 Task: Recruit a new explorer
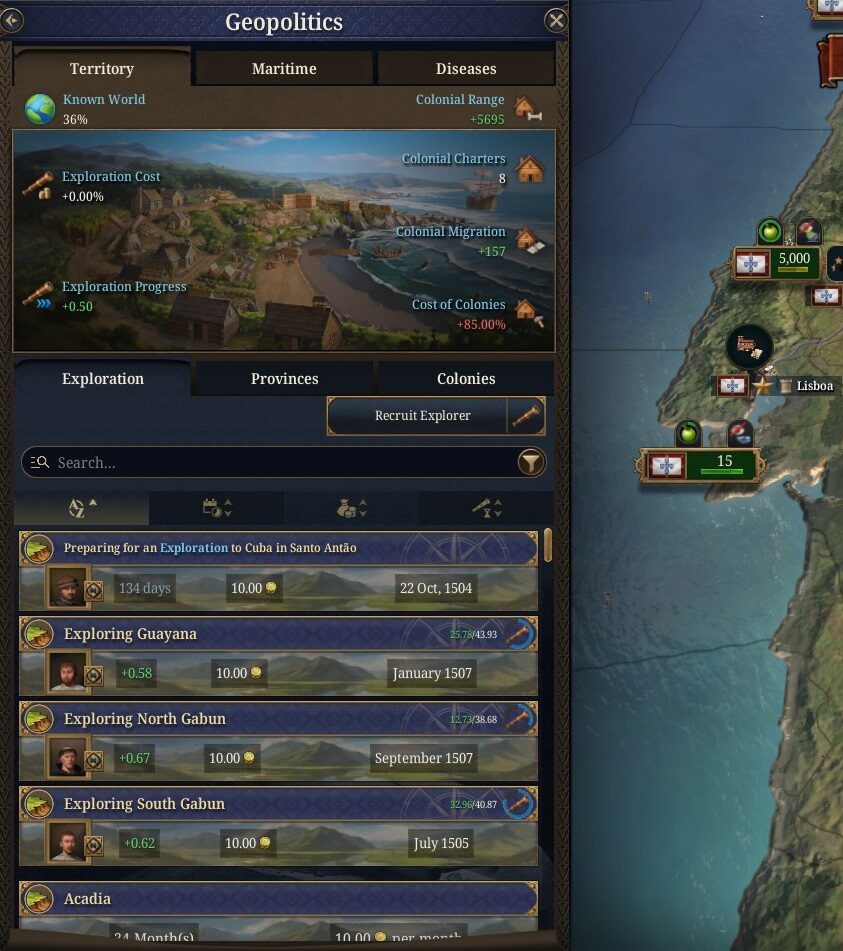point(422,416)
